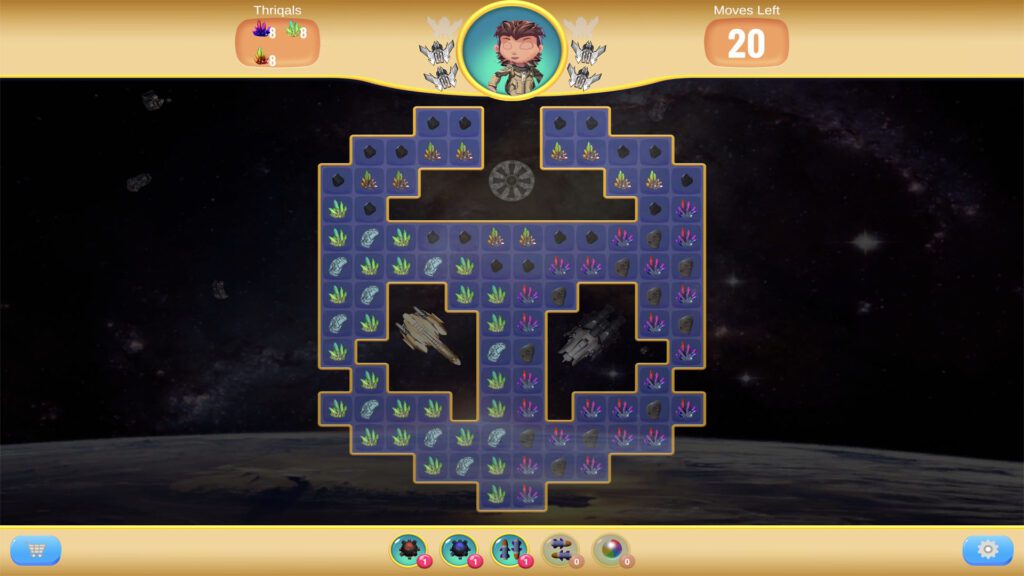The width and height of the screenshot is (1024, 576).
Task: Use the blue spiked mine booster
Action: [459, 549]
